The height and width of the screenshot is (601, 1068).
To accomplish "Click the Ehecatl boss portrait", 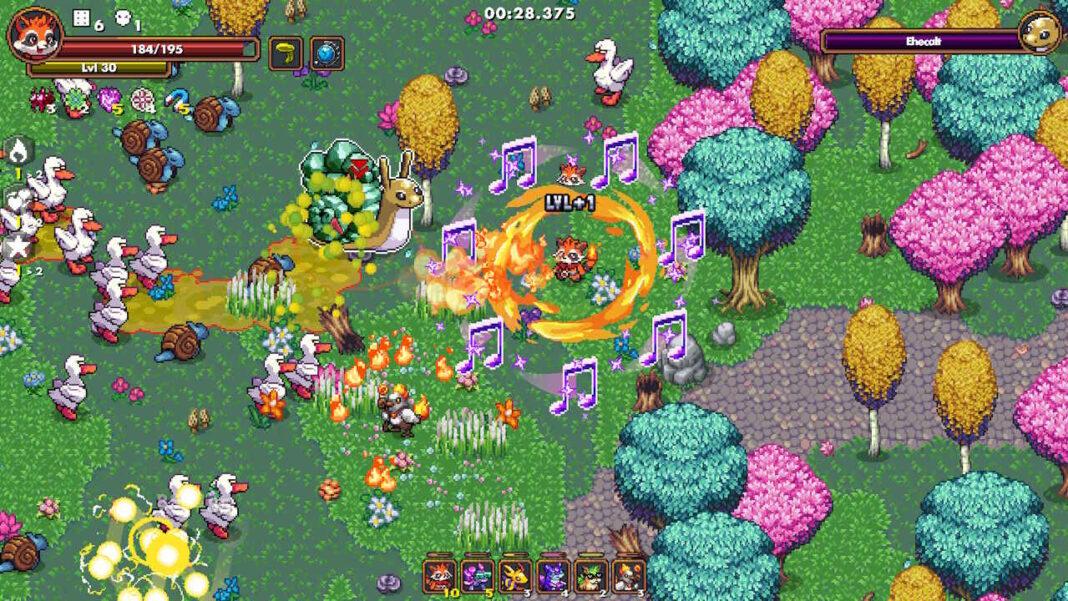I will [x=1039, y=34].
